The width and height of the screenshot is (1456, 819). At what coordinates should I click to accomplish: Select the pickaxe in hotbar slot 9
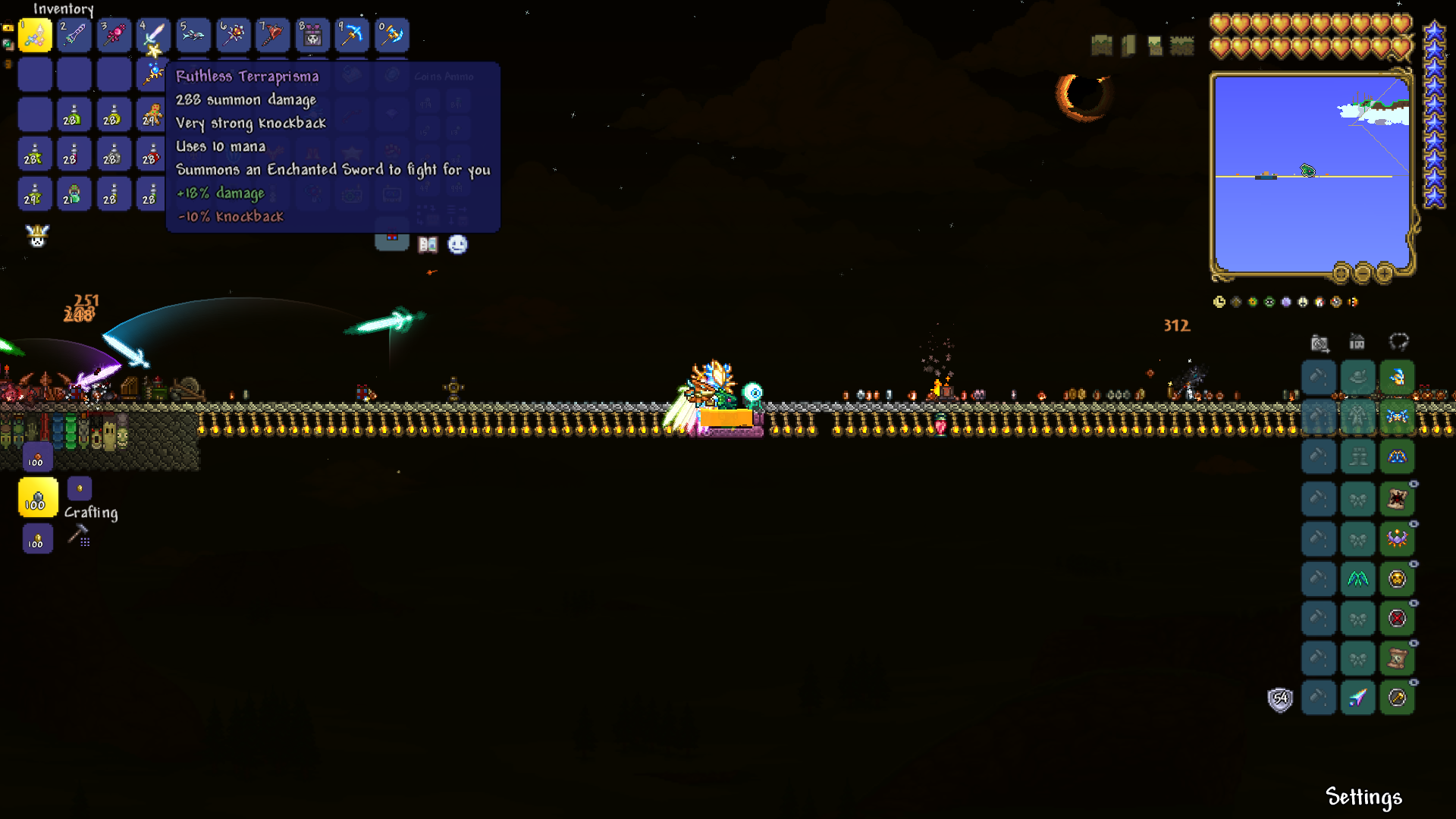pyautogui.click(x=352, y=35)
